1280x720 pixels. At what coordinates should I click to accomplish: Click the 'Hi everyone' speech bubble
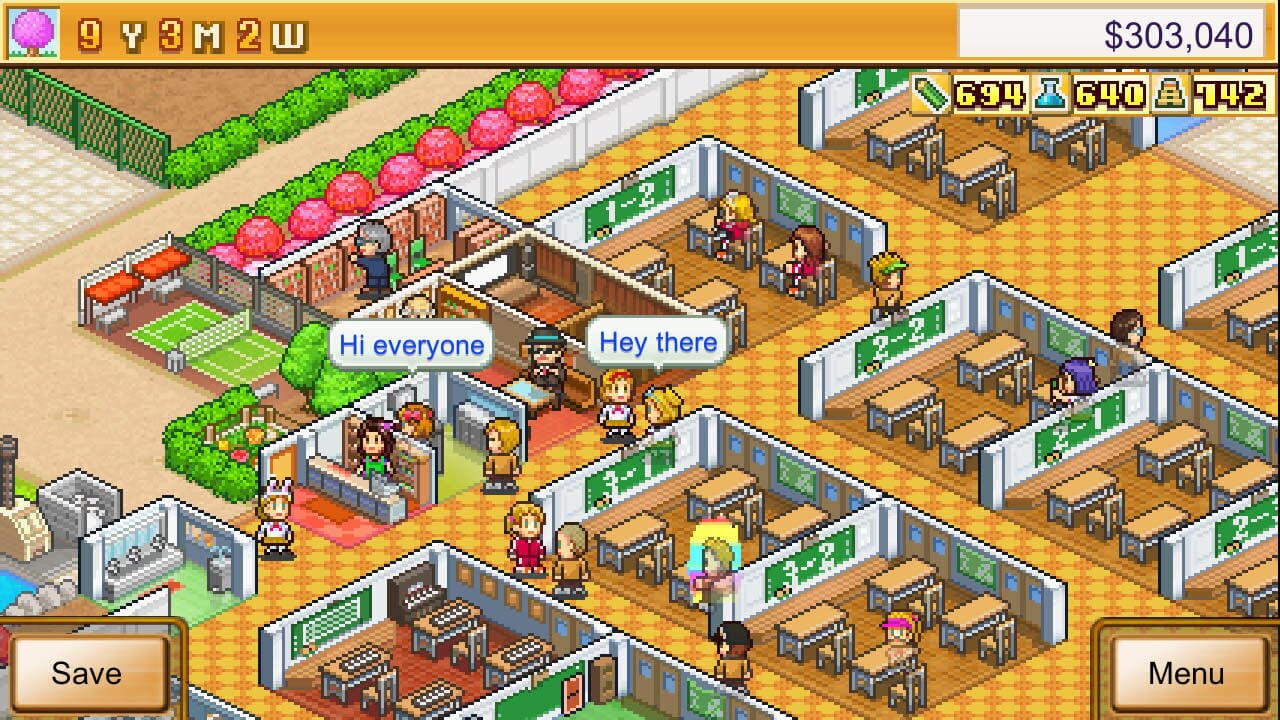(410, 344)
